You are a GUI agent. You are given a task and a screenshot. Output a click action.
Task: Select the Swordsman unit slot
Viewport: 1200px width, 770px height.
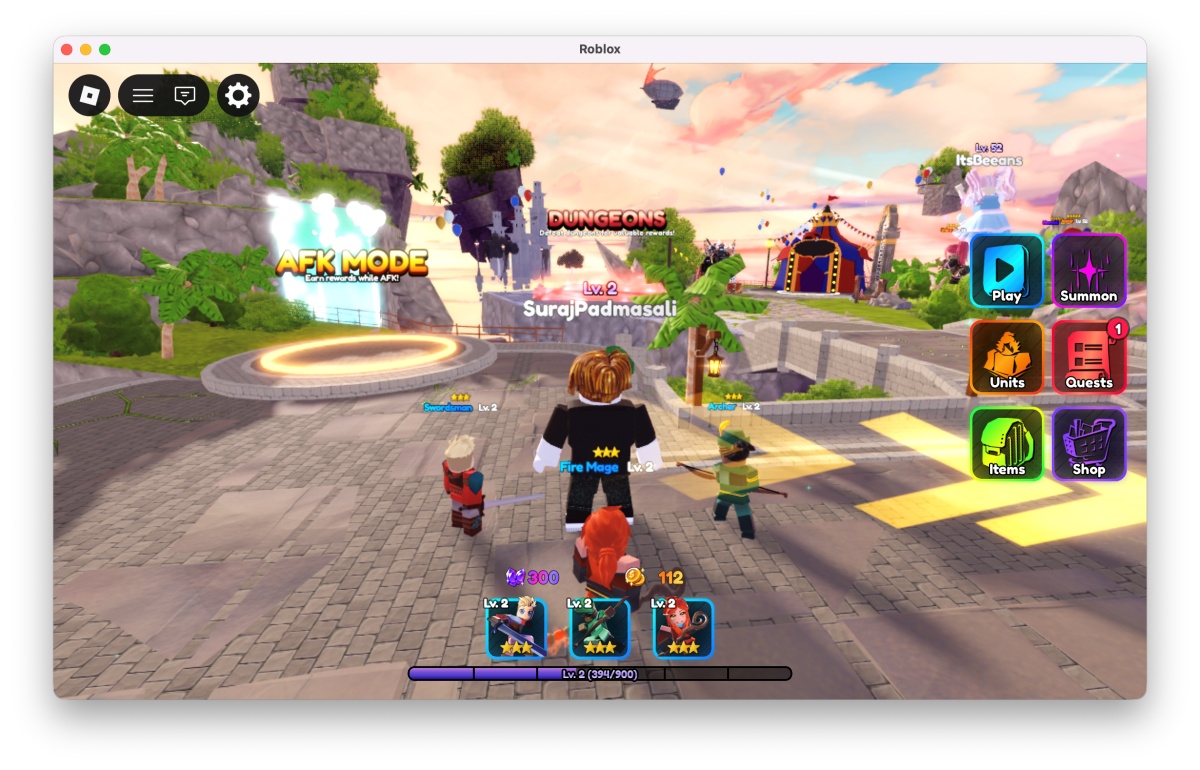click(x=516, y=628)
